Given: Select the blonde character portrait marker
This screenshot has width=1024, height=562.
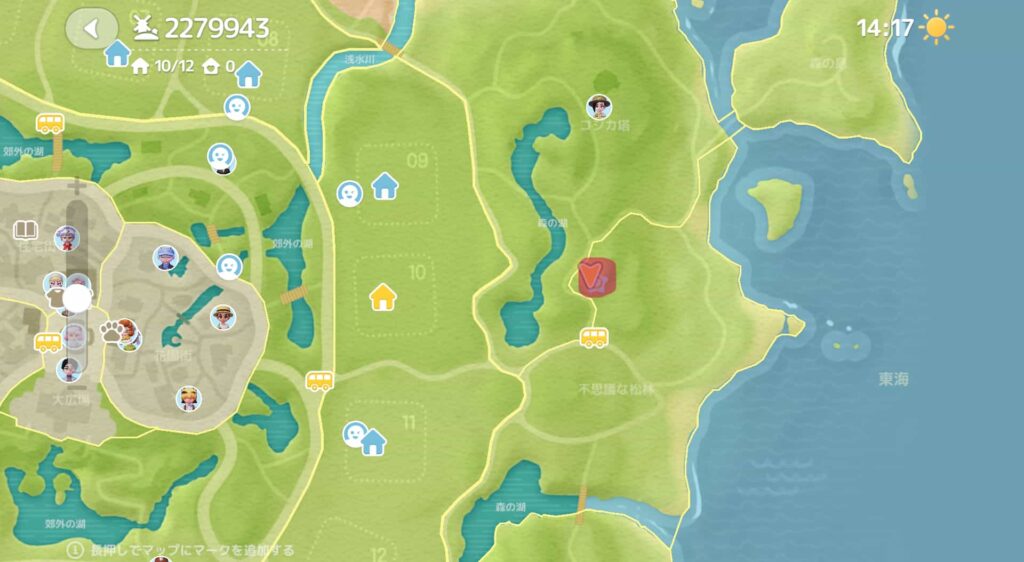Looking at the screenshot, I should coord(188,398).
